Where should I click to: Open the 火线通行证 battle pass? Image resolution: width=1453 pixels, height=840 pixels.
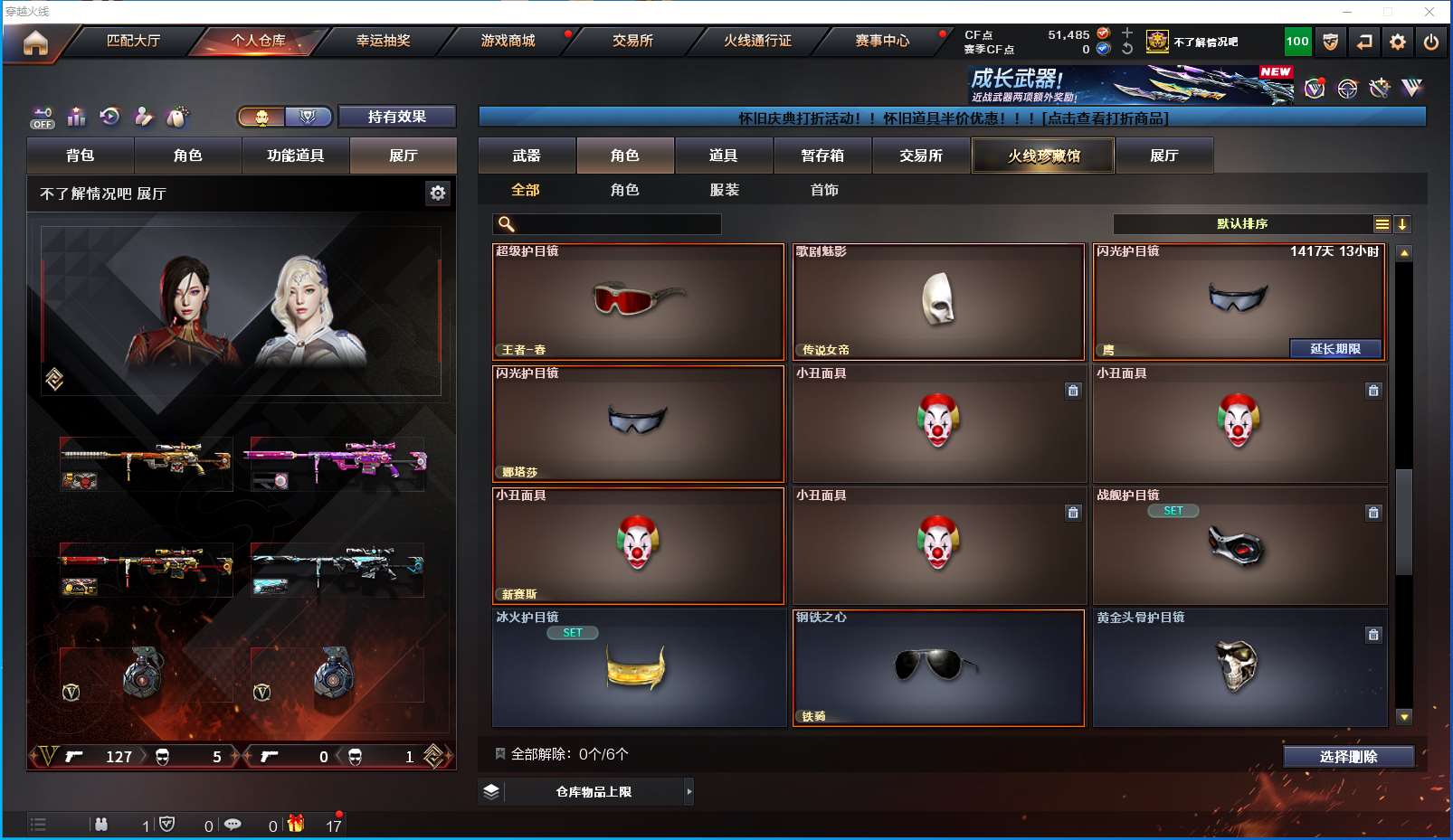click(x=757, y=41)
